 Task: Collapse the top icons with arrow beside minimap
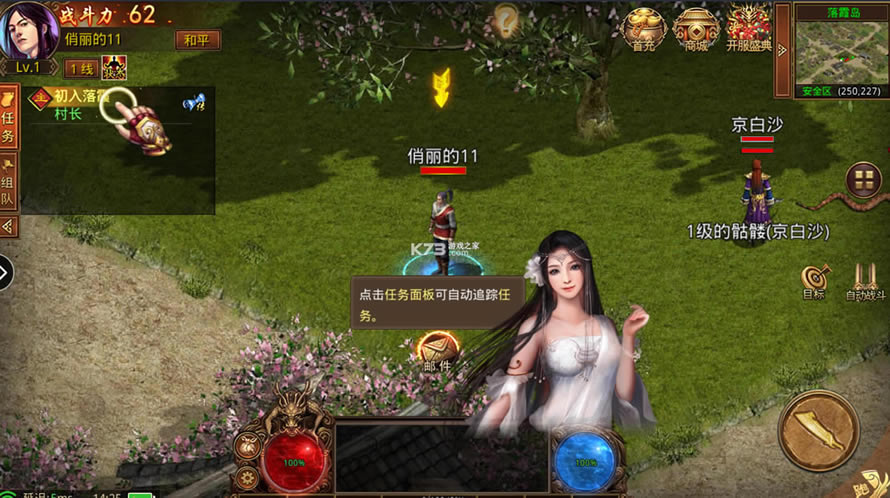point(783,50)
